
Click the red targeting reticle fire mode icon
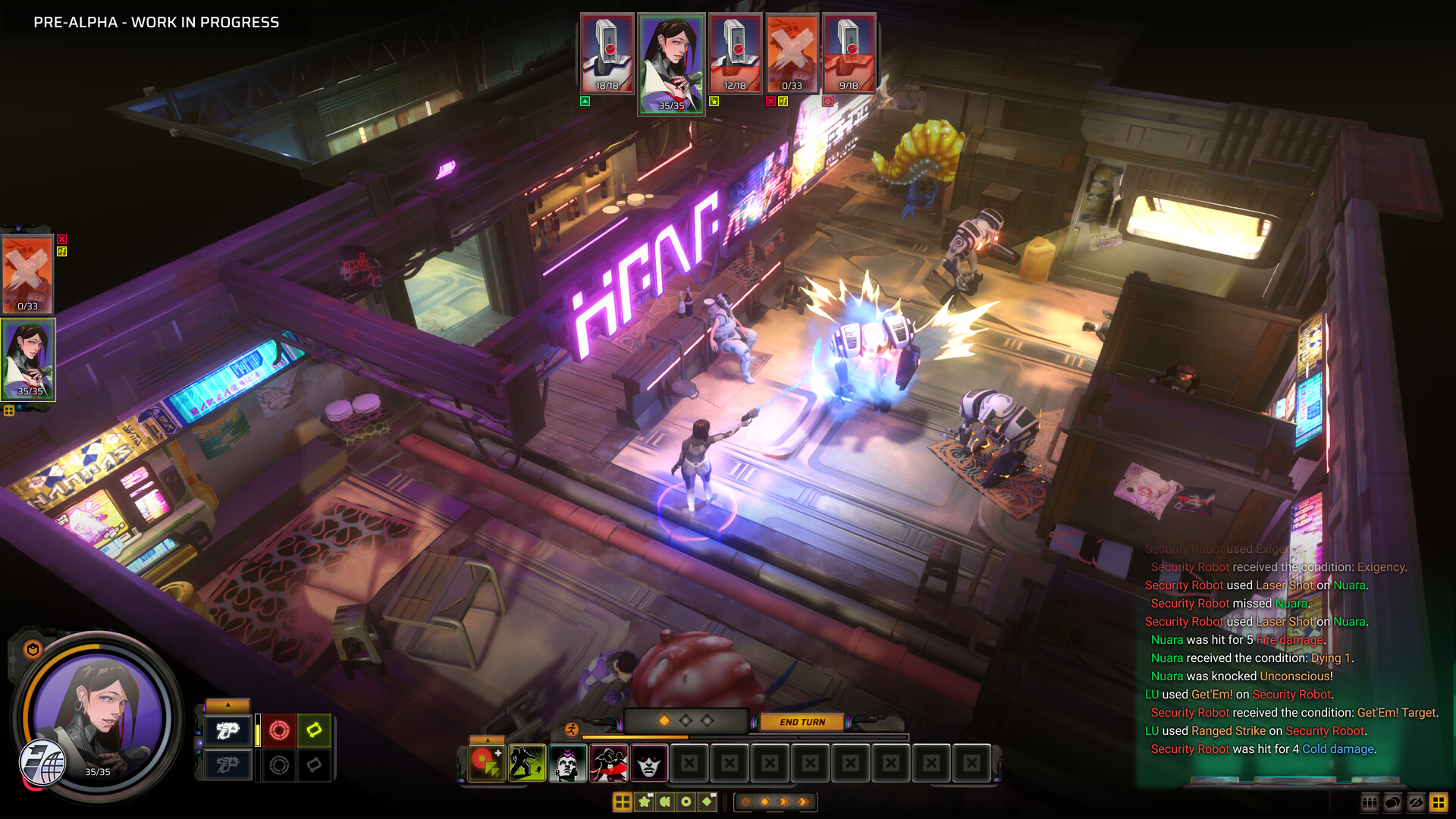click(x=279, y=730)
